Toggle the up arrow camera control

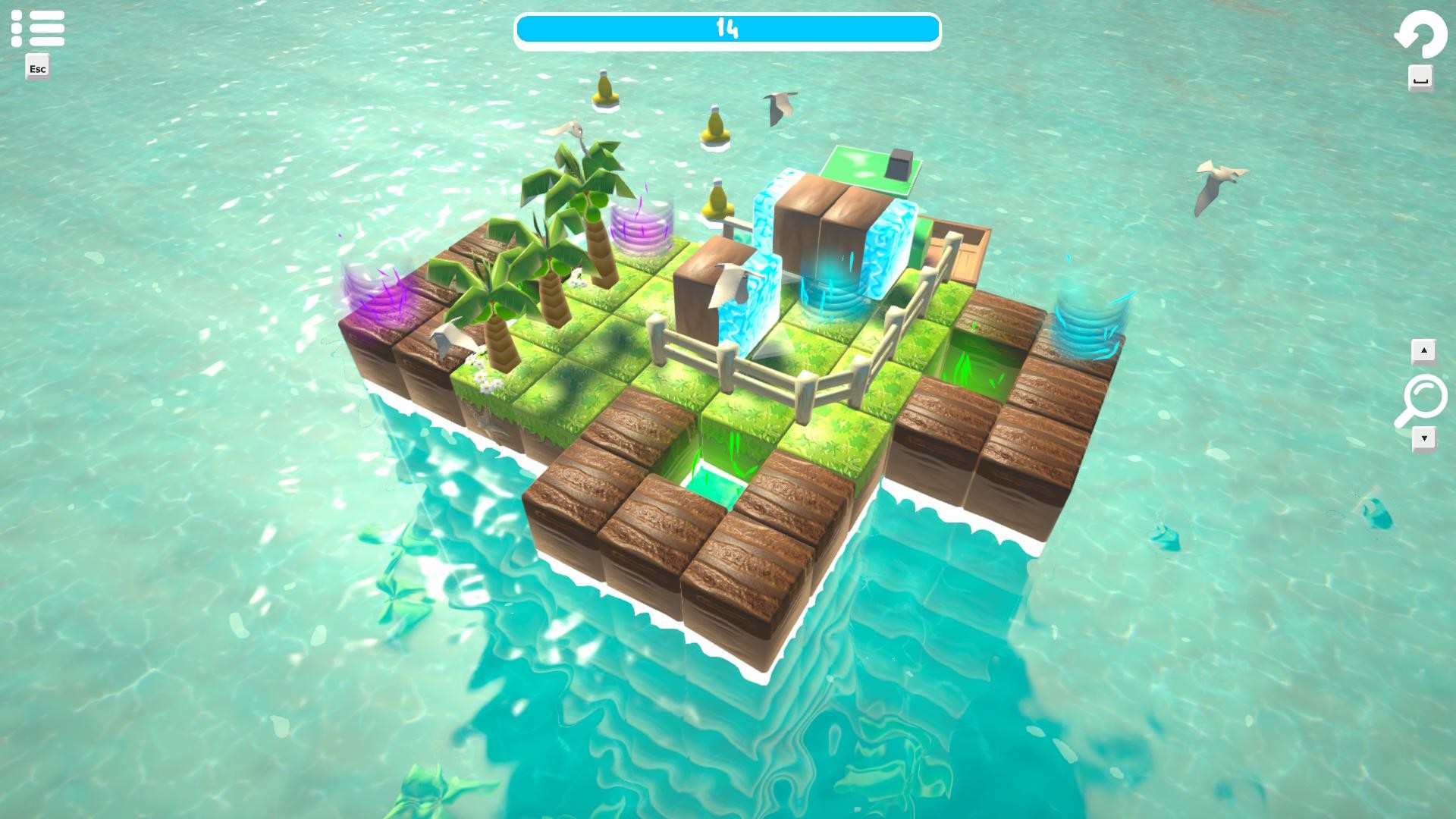[1424, 350]
